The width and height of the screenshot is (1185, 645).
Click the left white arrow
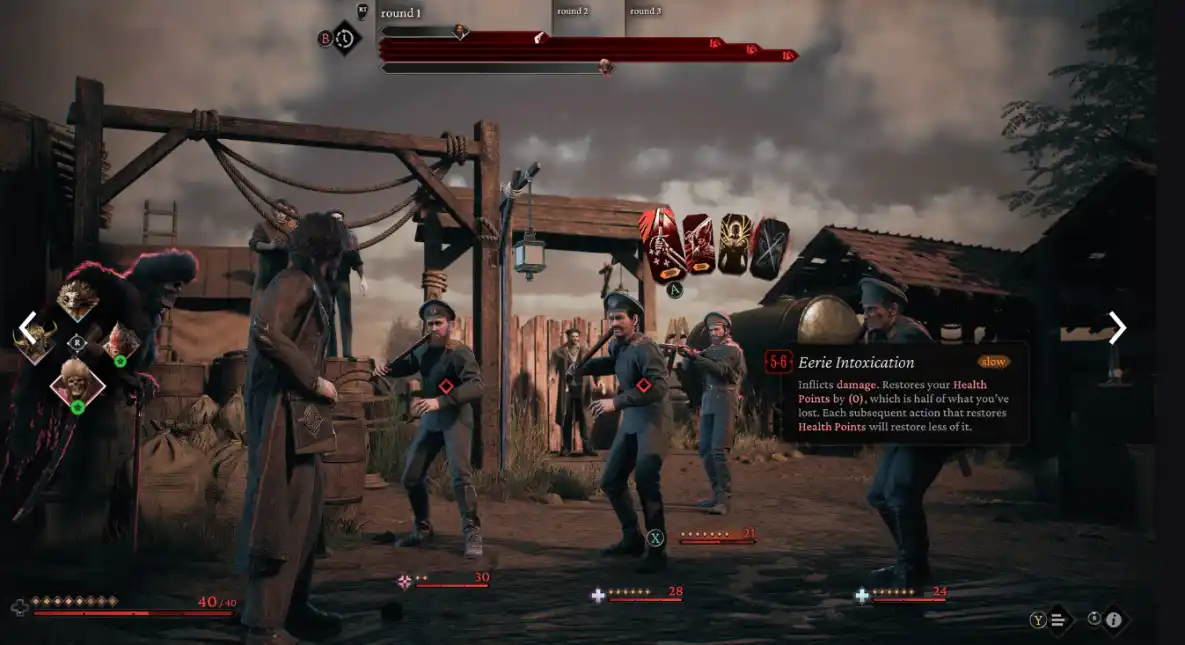(29, 326)
